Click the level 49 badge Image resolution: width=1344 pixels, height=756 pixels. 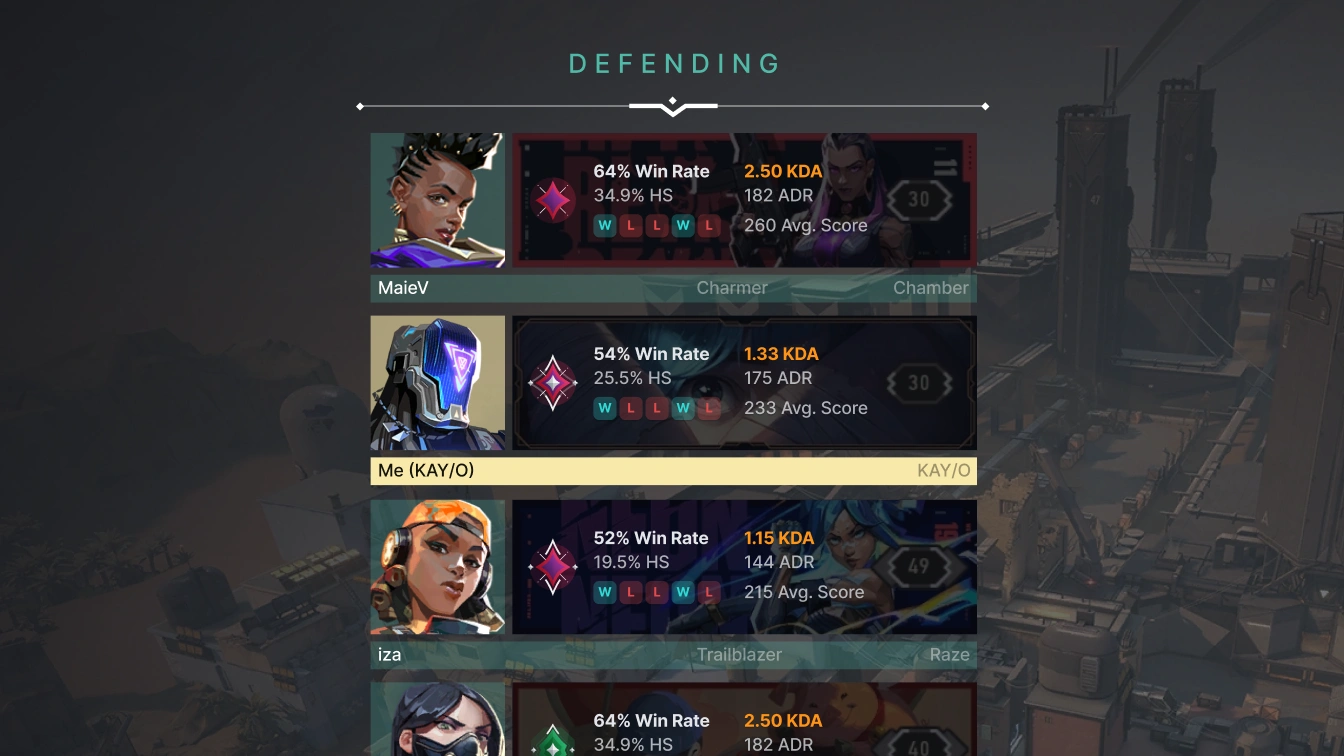coord(918,567)
